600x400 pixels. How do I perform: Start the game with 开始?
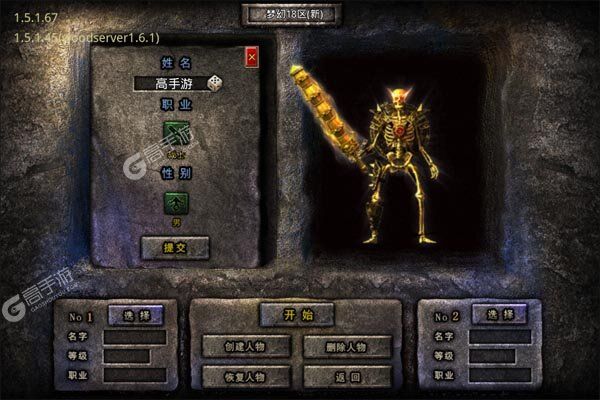point(296,315)
